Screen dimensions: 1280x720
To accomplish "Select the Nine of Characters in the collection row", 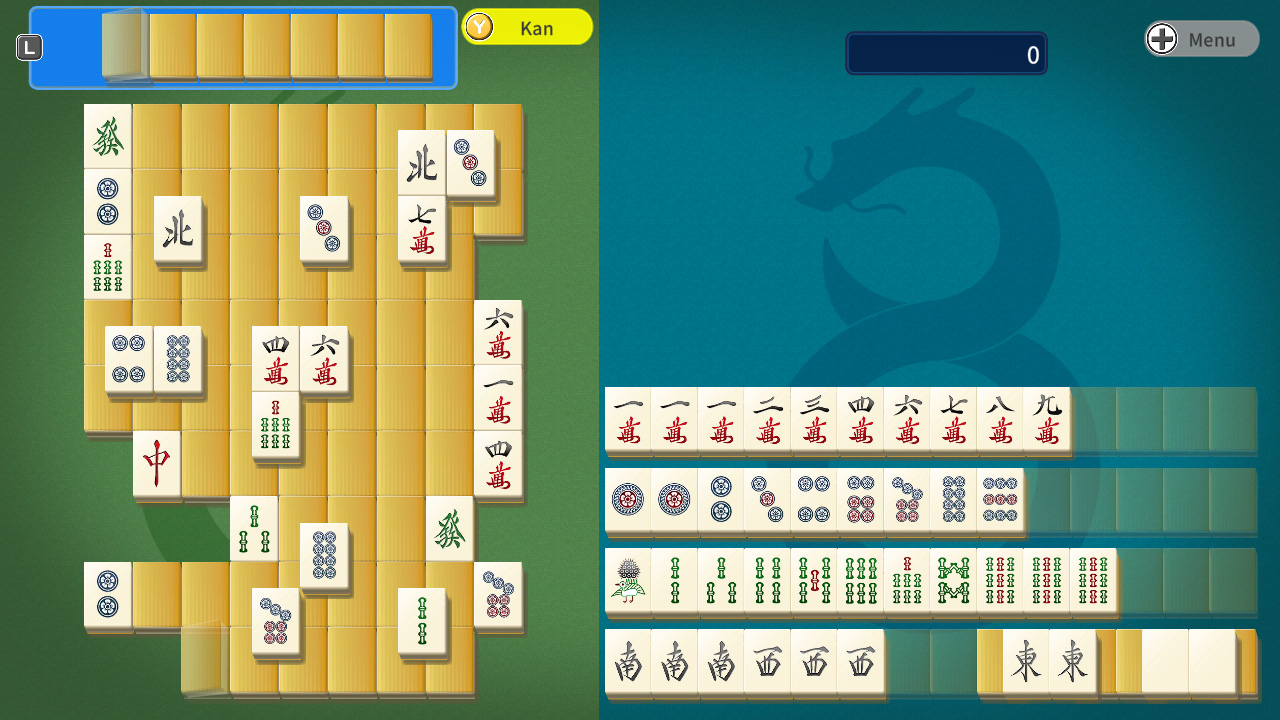I will (x=1046, y=421).
